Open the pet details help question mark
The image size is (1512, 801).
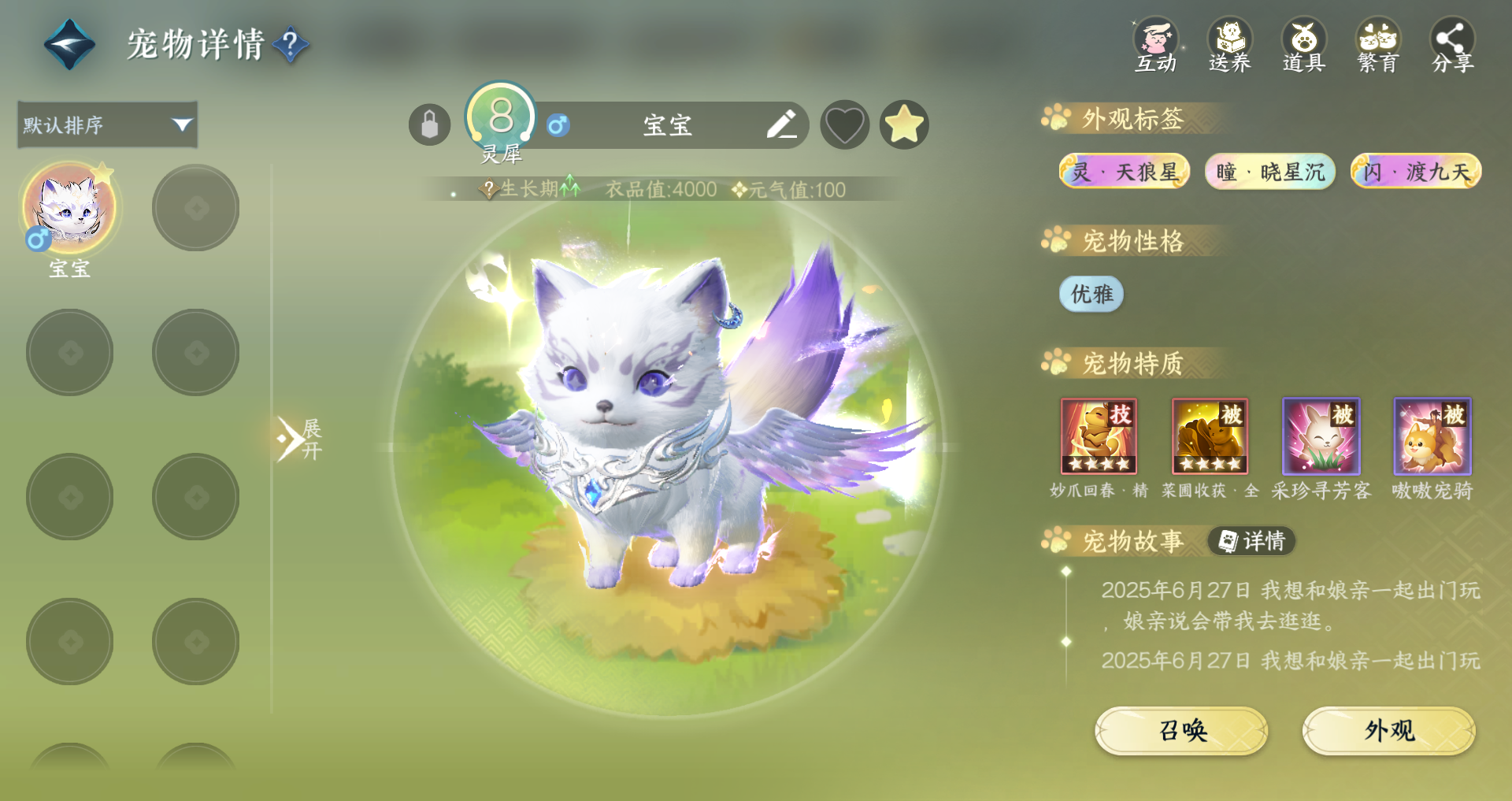pyautogui.click(x=291, y=44)
